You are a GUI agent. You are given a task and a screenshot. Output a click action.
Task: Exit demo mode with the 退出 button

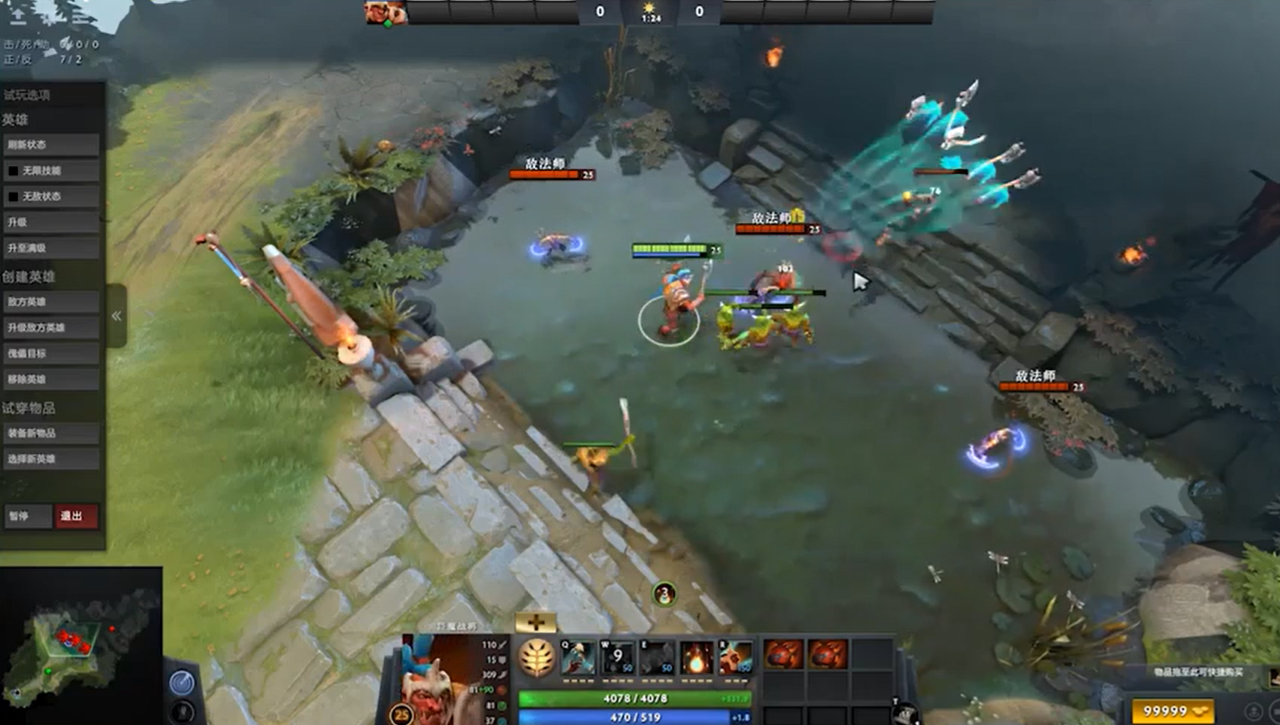point(76,517)
